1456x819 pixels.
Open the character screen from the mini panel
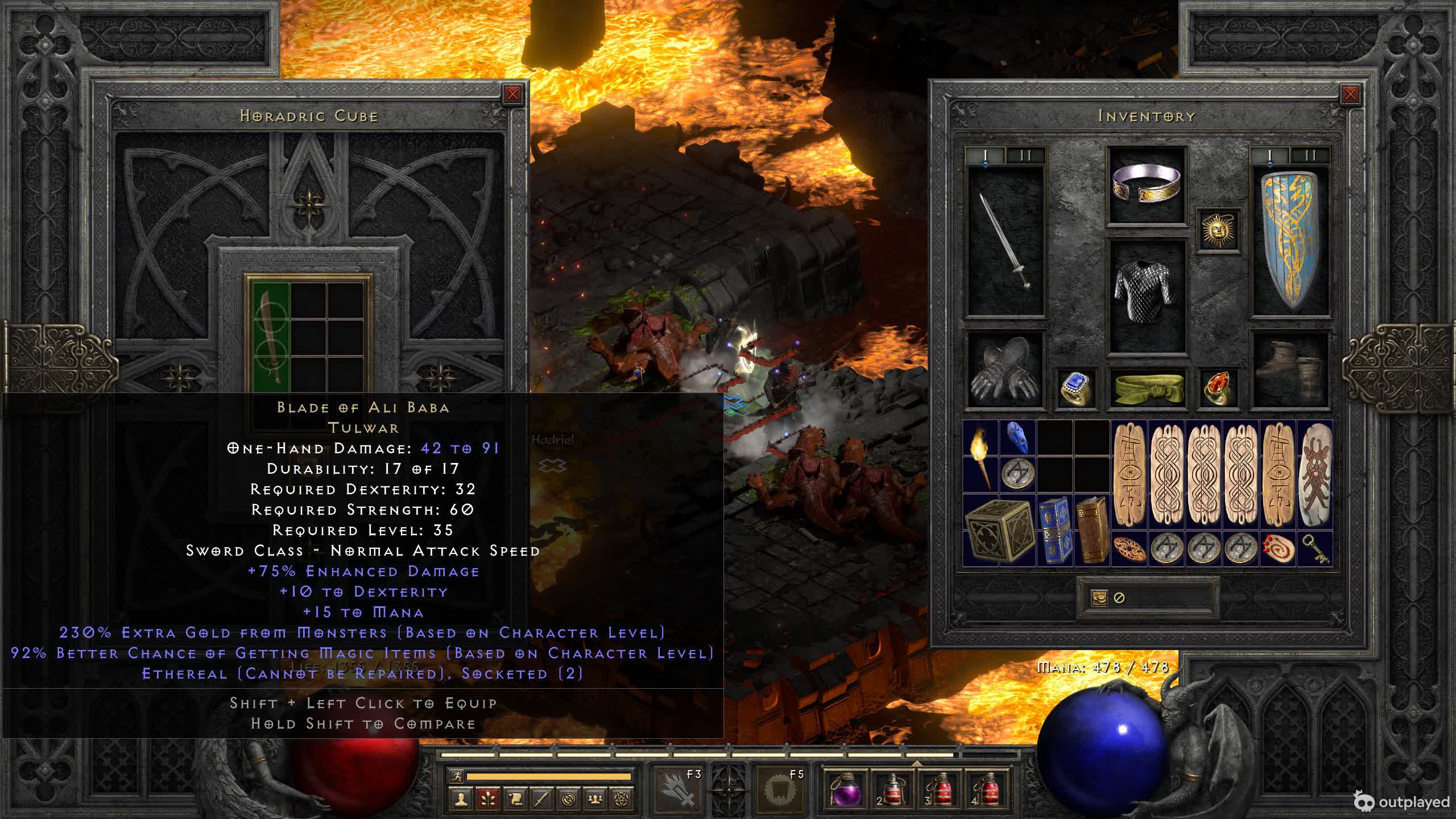pyautogui.click(x=461, y=799)
